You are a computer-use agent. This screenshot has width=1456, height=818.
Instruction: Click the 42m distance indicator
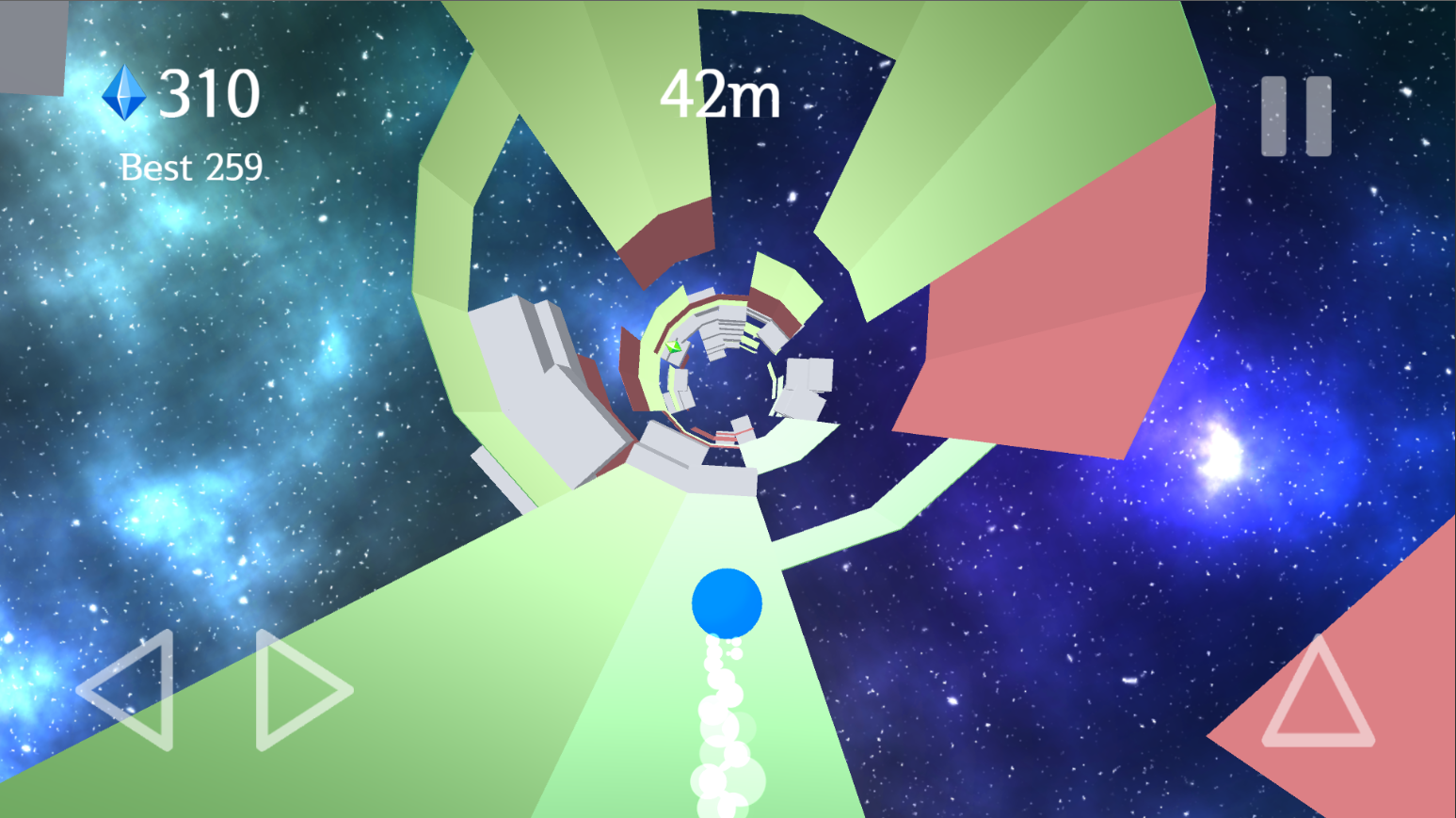coord(721,94)
